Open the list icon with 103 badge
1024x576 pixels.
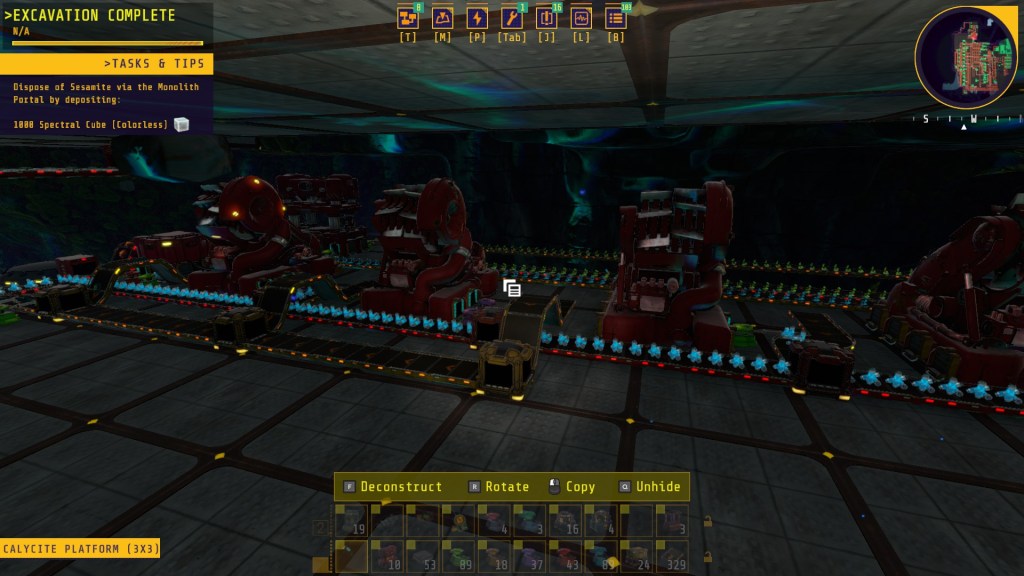[616, 18]
